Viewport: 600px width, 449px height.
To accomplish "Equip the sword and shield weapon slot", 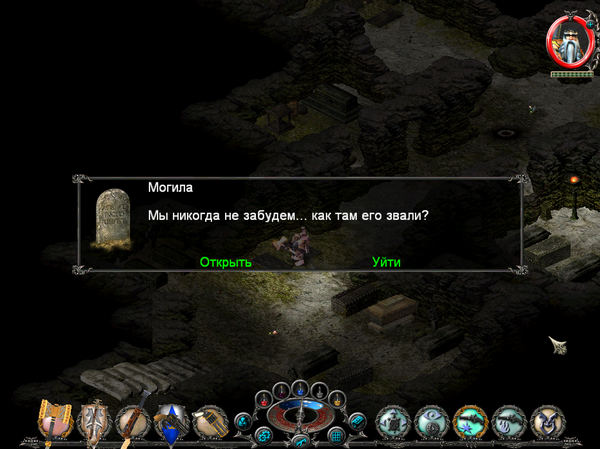I will click(x=95, y=419).
